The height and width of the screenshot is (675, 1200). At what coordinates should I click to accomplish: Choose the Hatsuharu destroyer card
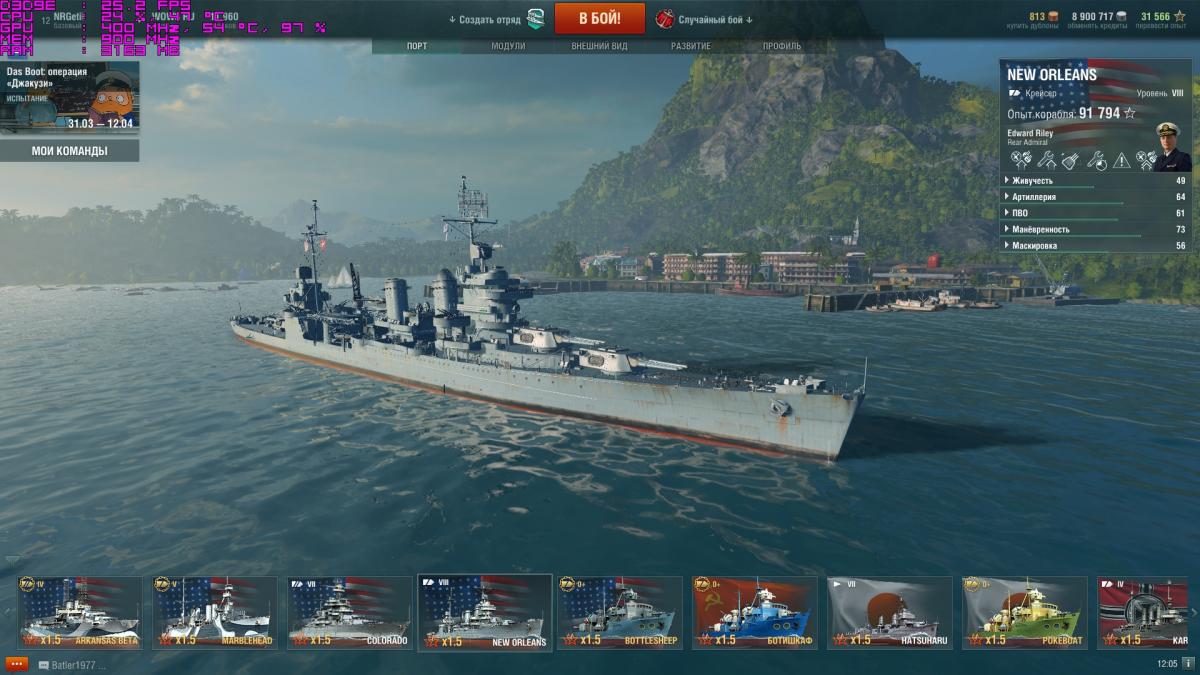pyautogui.click(x=889, y=612)
